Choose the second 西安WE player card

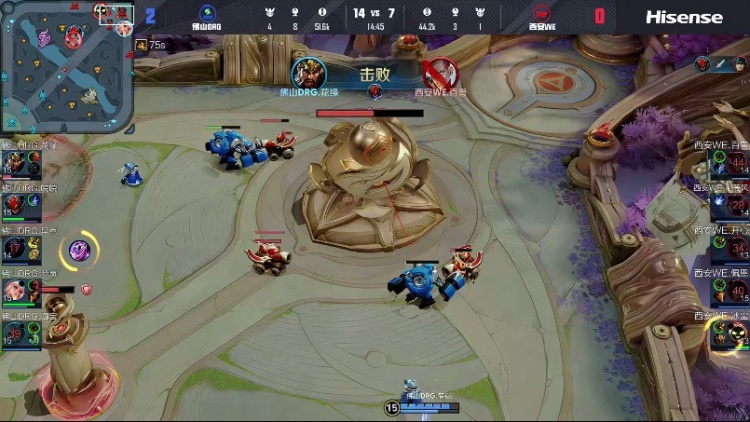coord(726,205)
